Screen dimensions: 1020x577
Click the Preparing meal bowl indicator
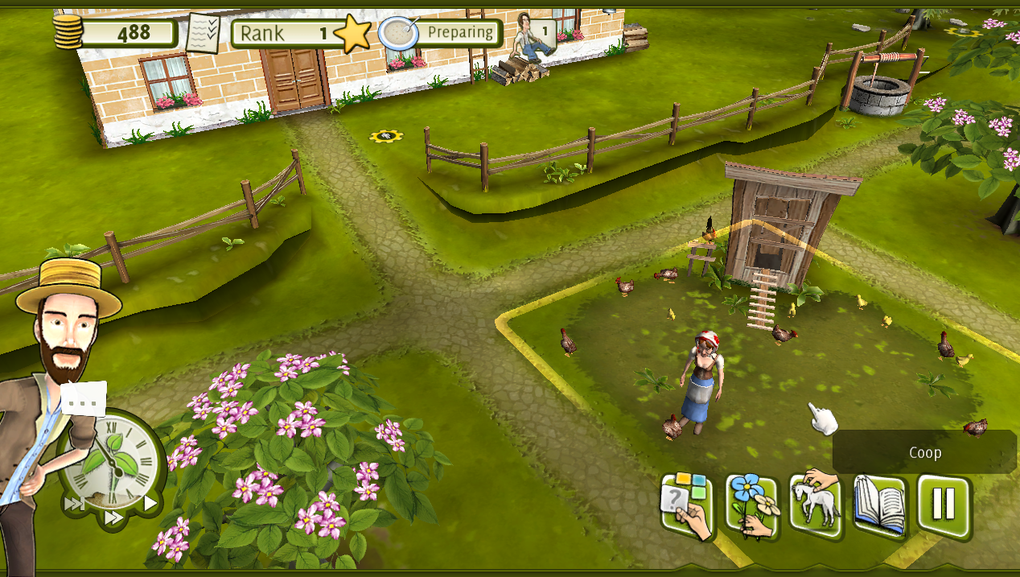398,33
